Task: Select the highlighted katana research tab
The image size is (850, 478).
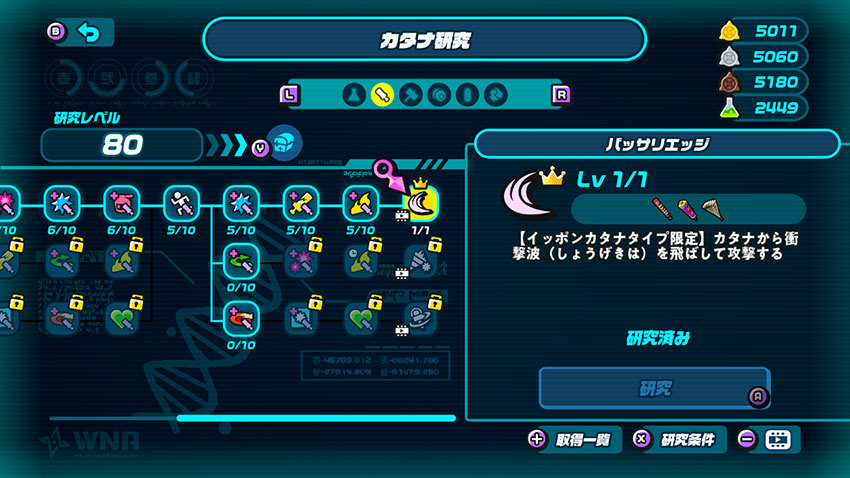Action: [x=381, y=95]
